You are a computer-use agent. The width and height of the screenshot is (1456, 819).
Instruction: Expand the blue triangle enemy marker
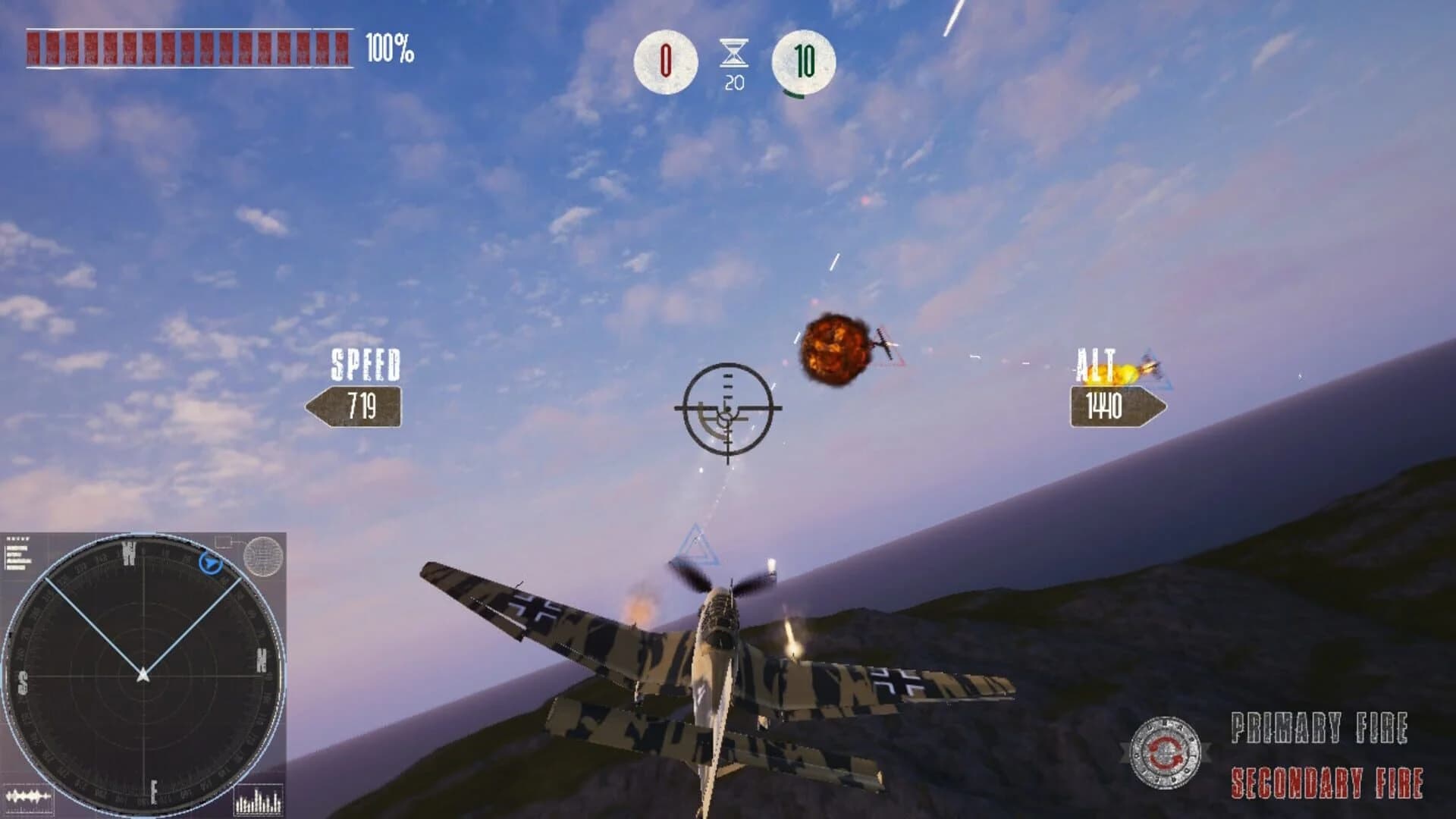point(698,542)
